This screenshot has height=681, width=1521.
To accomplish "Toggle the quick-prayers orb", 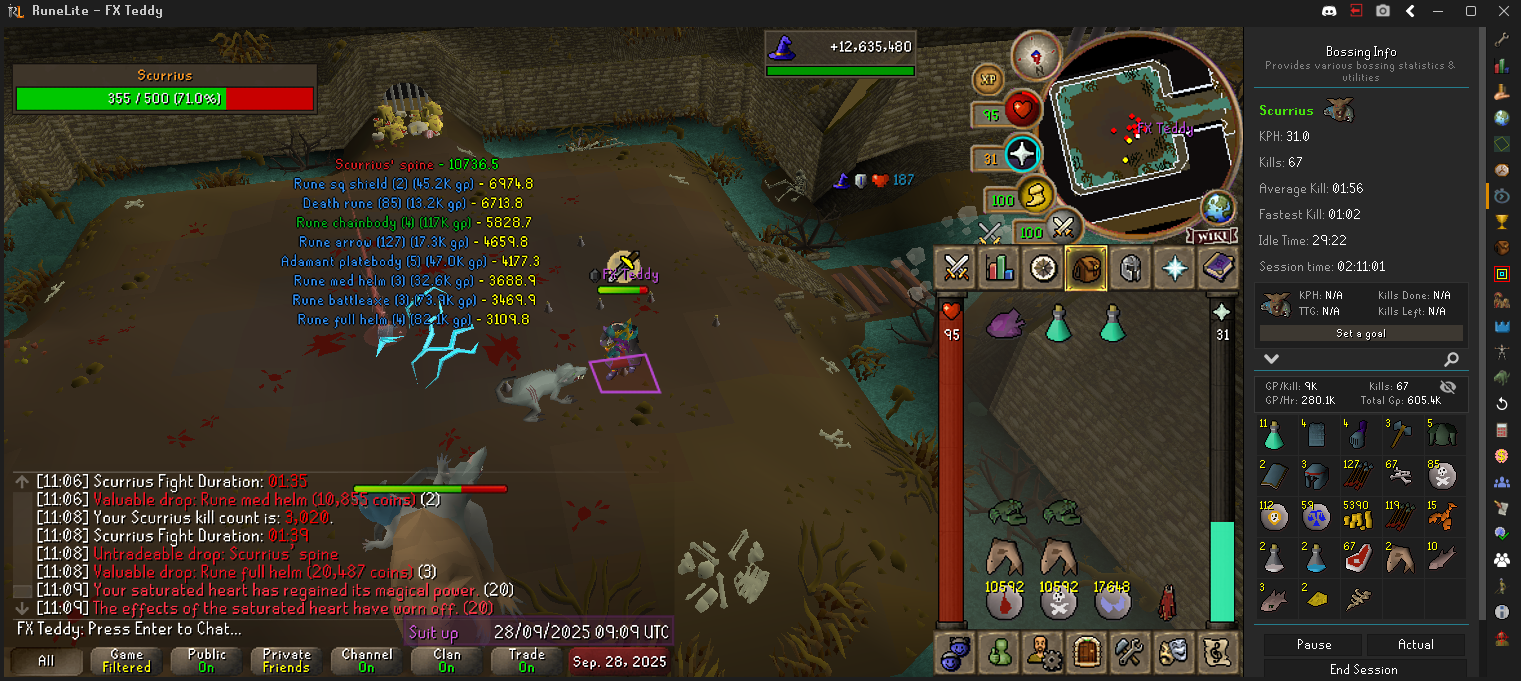I will 1022,155.
